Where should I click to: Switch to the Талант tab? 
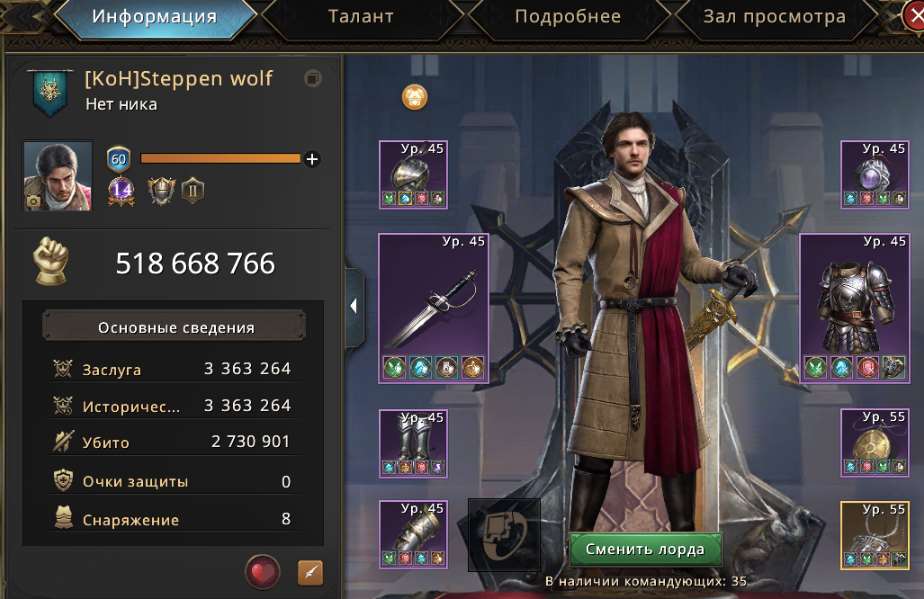[x=360, y=17]
